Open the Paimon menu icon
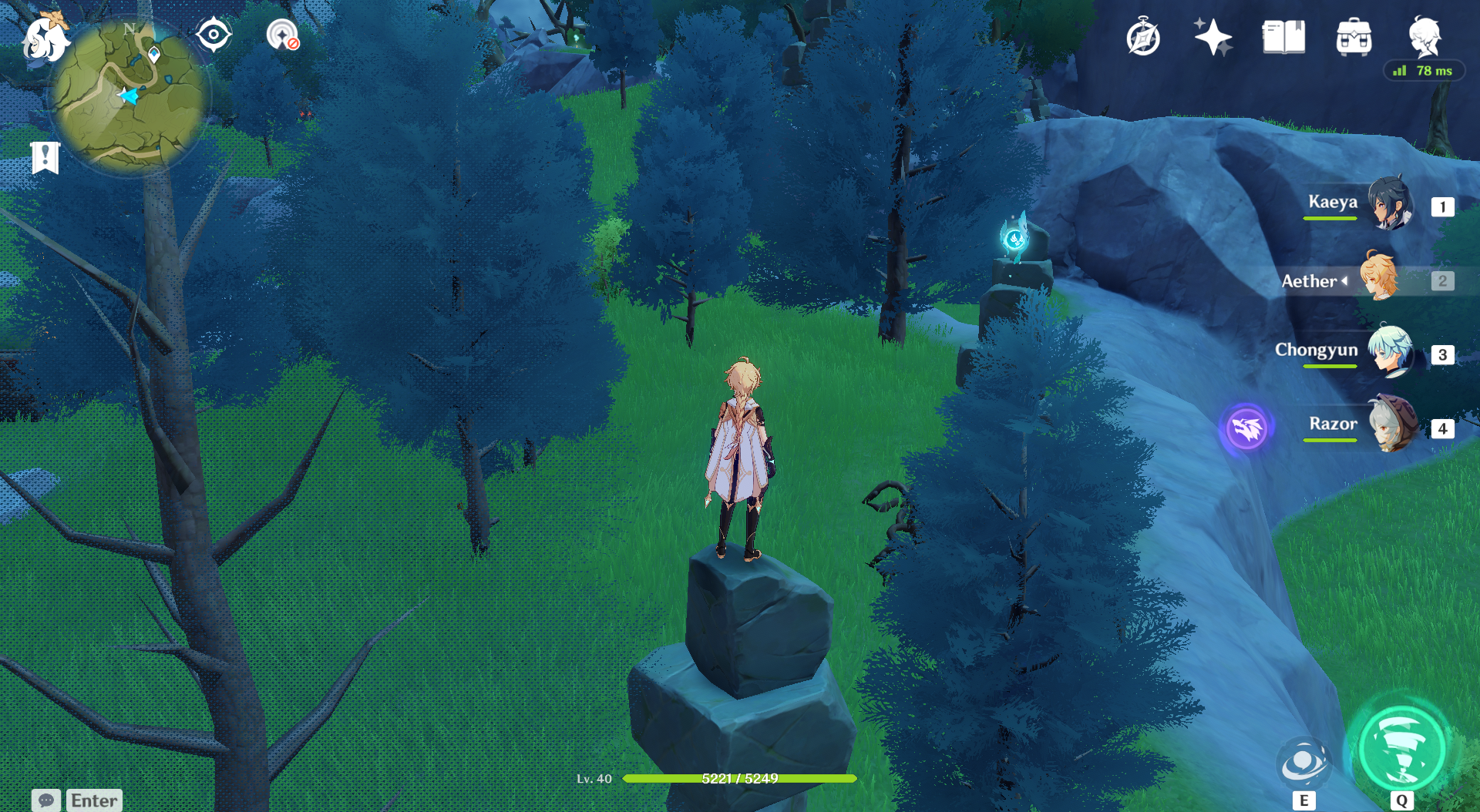The height and width of the screenshot is (812, 1480). (x=45, y=37)
